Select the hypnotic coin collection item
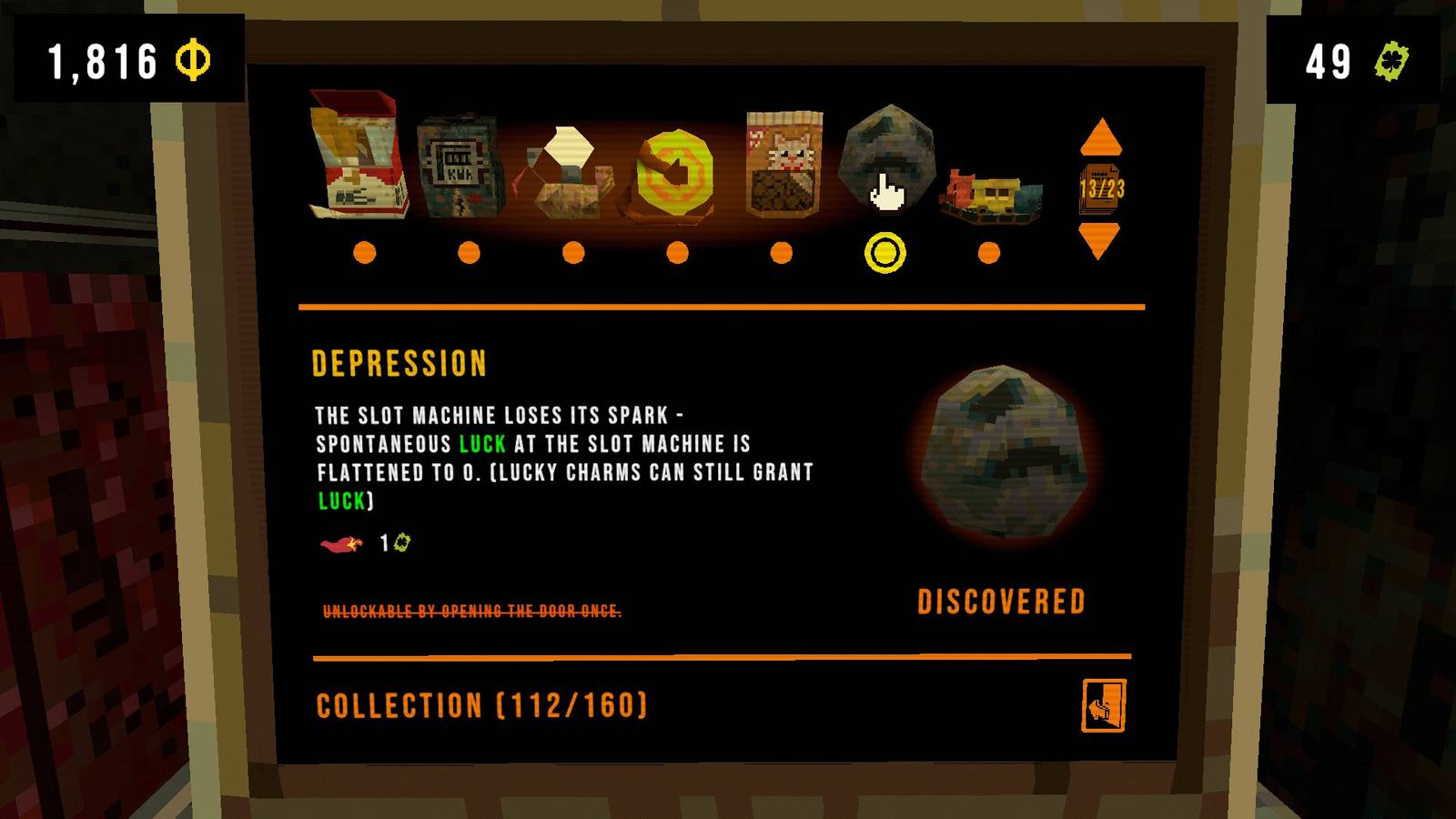 coord(675,173)
